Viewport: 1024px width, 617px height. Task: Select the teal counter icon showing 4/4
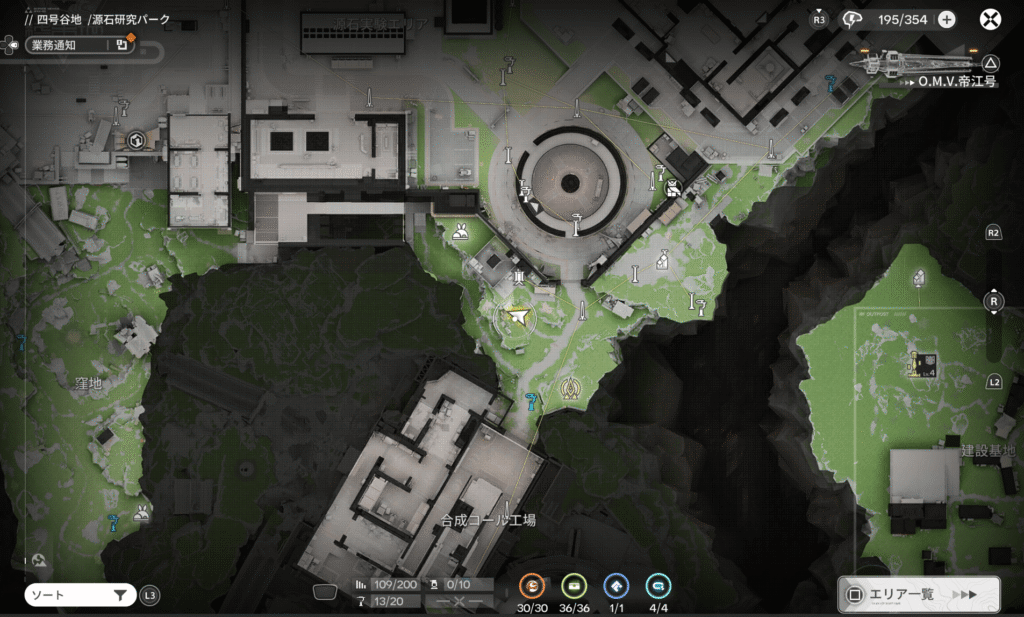click(658, 586)
